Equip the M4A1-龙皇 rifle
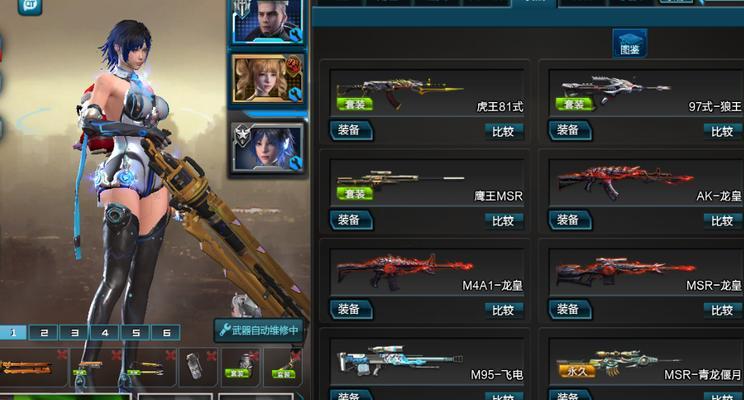 pos(351,310)
